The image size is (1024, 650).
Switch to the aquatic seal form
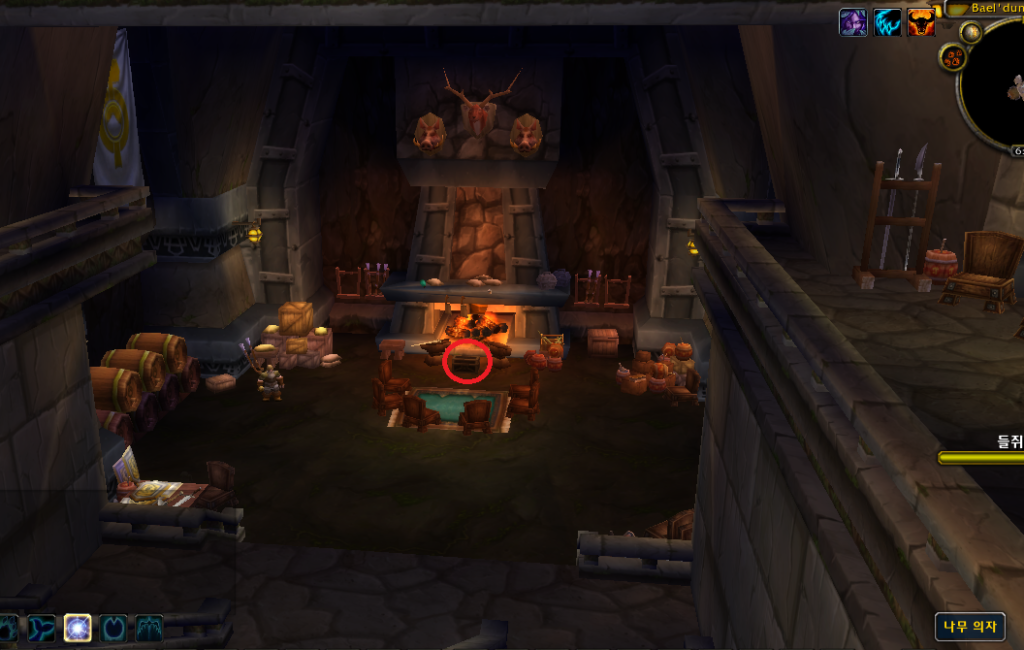[x=42, y=628]
